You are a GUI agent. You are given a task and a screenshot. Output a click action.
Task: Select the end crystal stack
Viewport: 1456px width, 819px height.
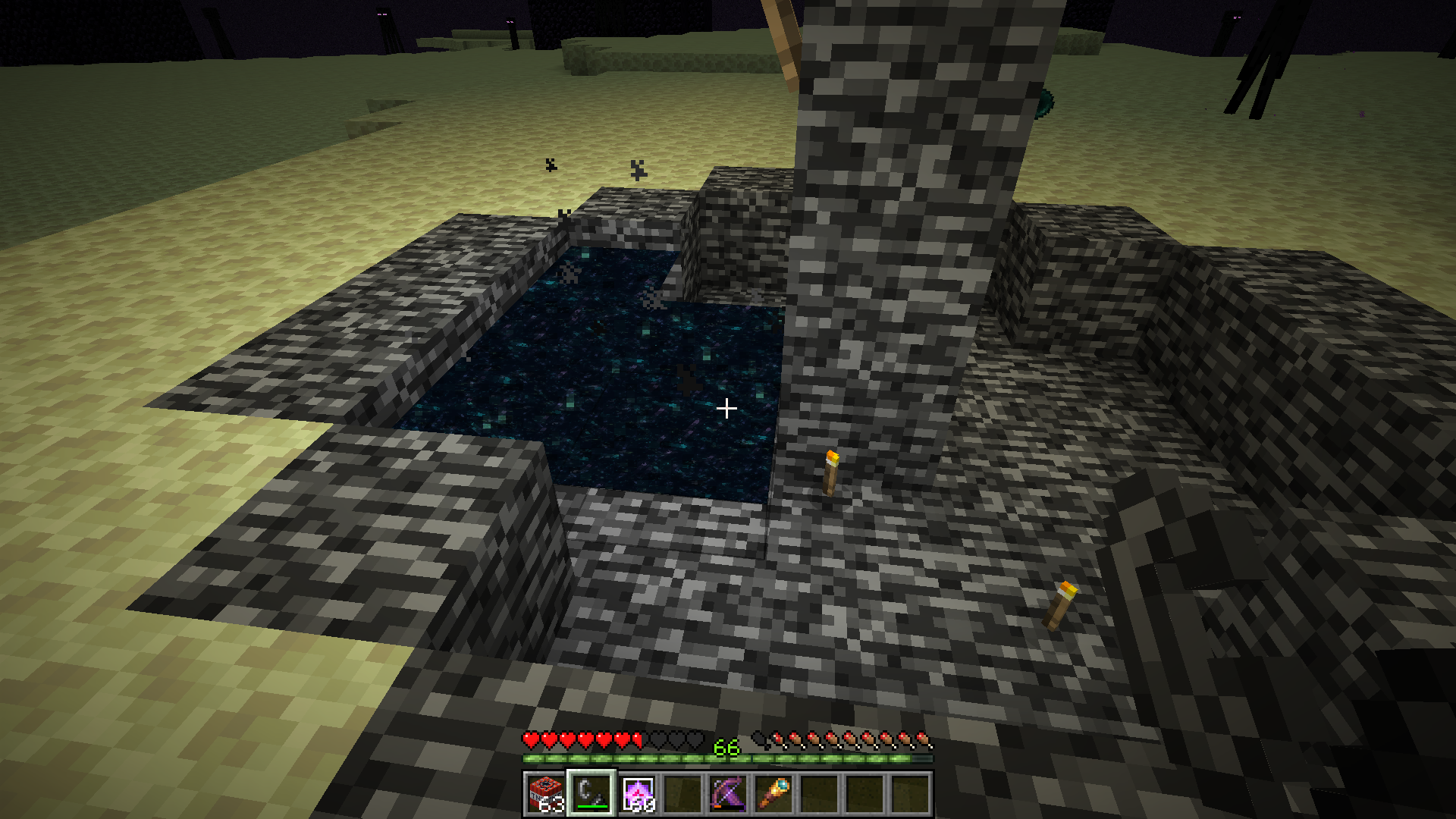pos(637,794)
